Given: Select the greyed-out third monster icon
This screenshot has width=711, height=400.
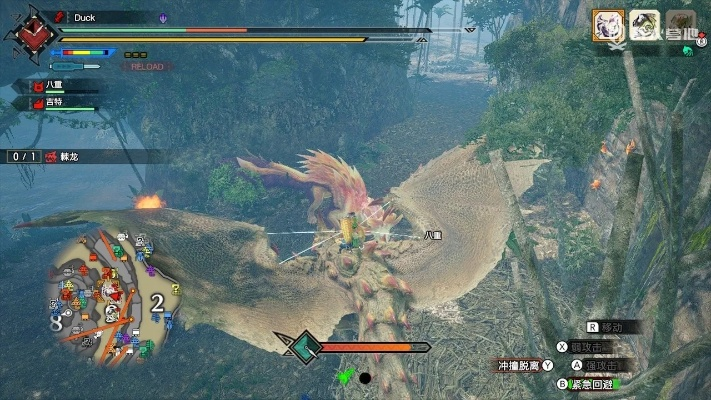Looking at the screenshot, I should pos(680,23).
